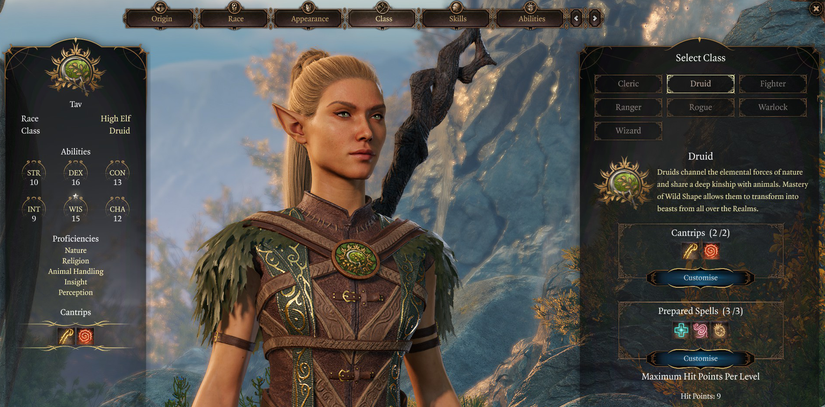825x407 pixels.
Task: Pick the Warlock class
Action: point(772,107)
